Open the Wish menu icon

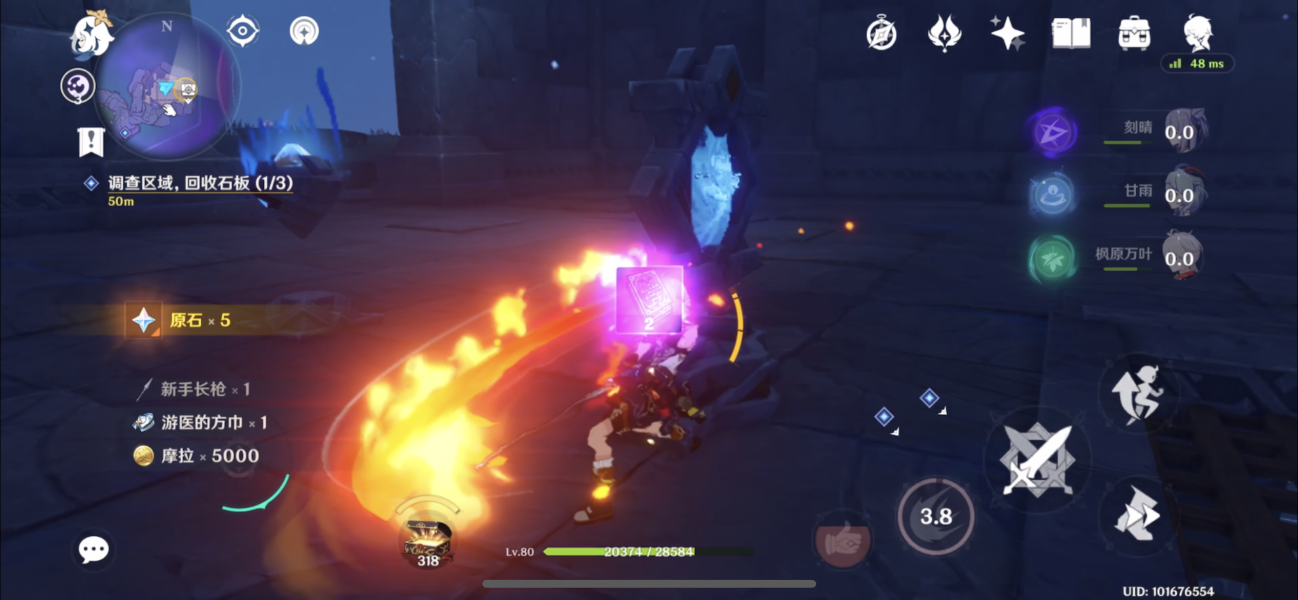coord(944,34)
